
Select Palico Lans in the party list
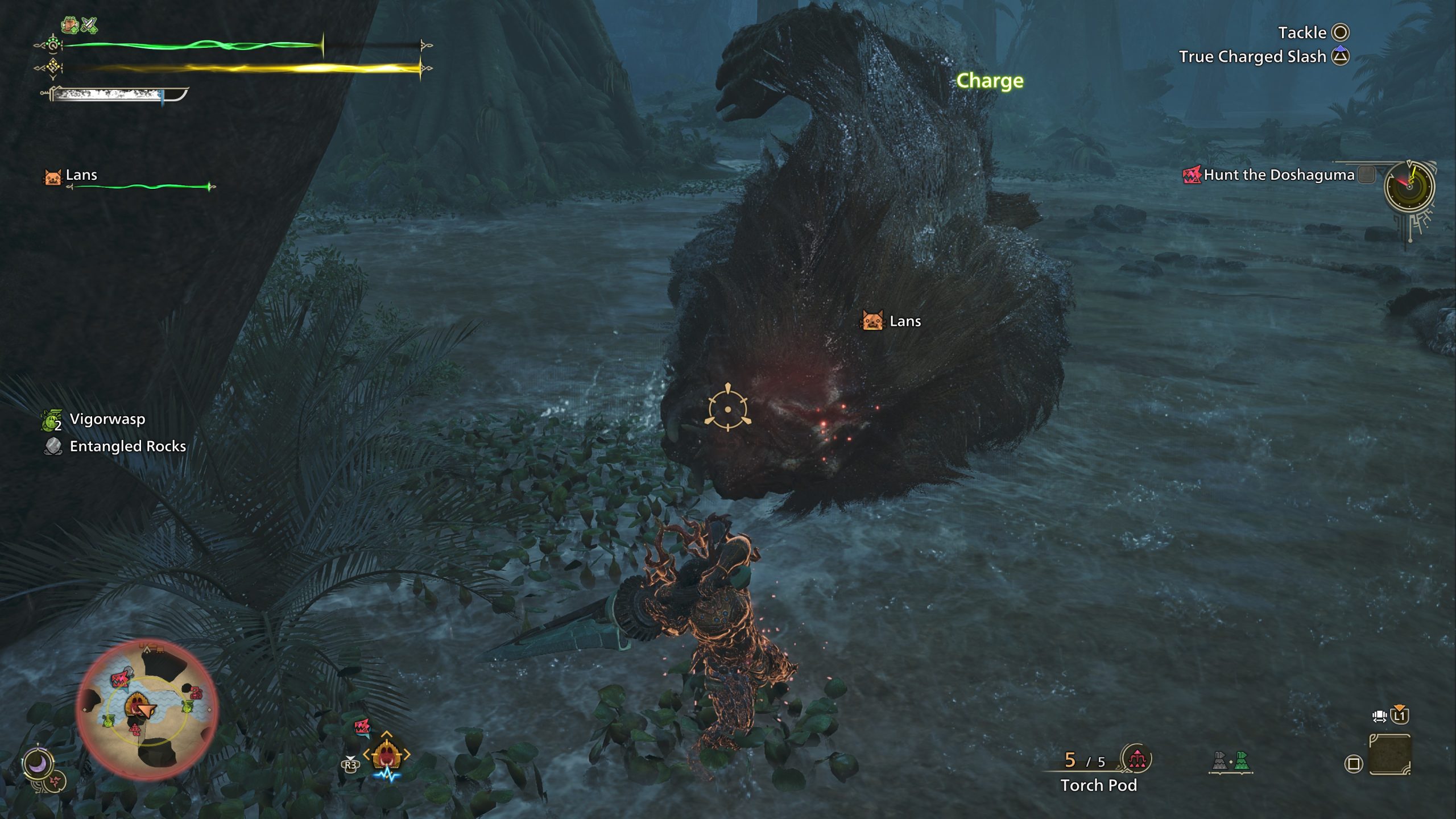click(x=81, y=175)
